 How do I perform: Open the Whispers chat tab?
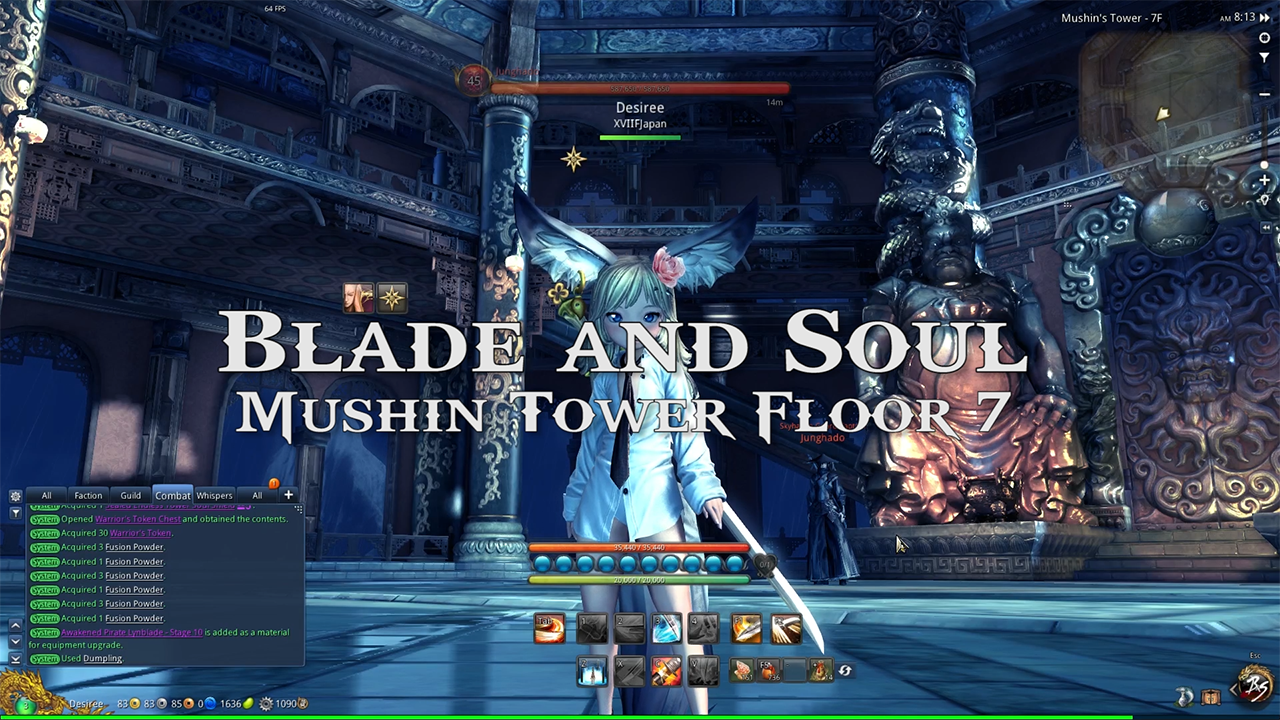click(x=214, y=495)
